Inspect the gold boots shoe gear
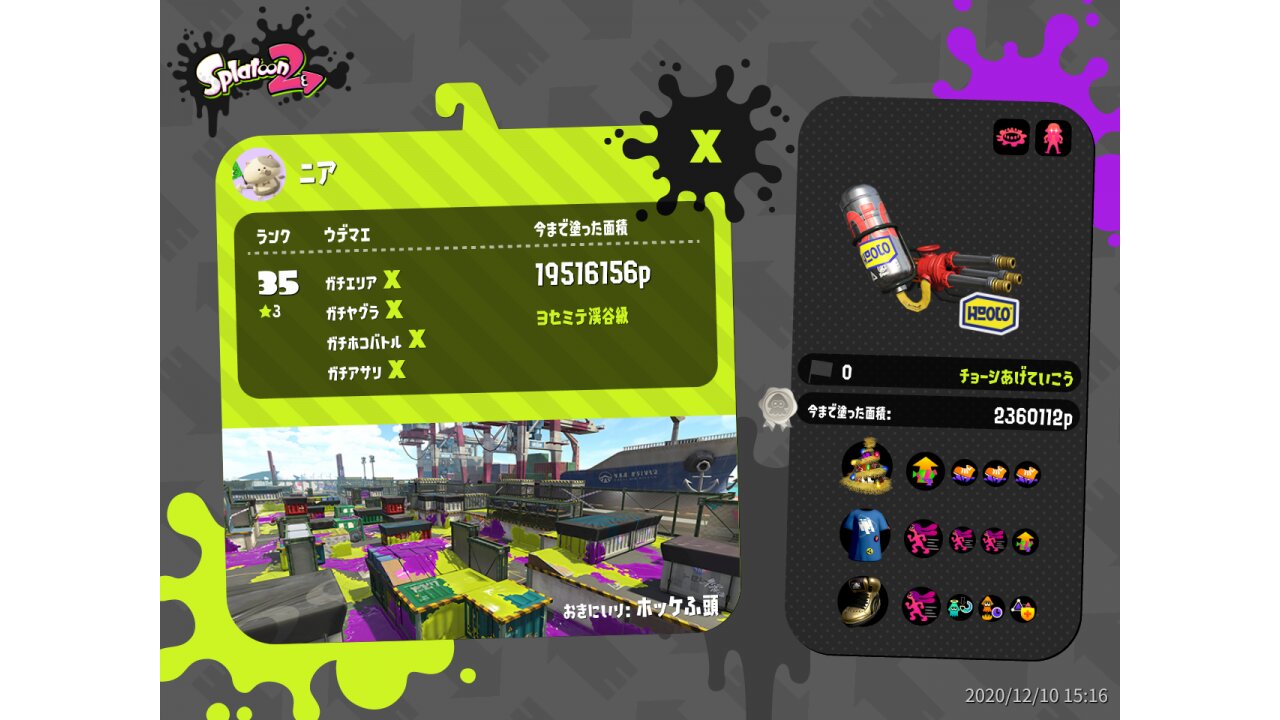The width and height of the screenshot is (1280, 720). 863,600
